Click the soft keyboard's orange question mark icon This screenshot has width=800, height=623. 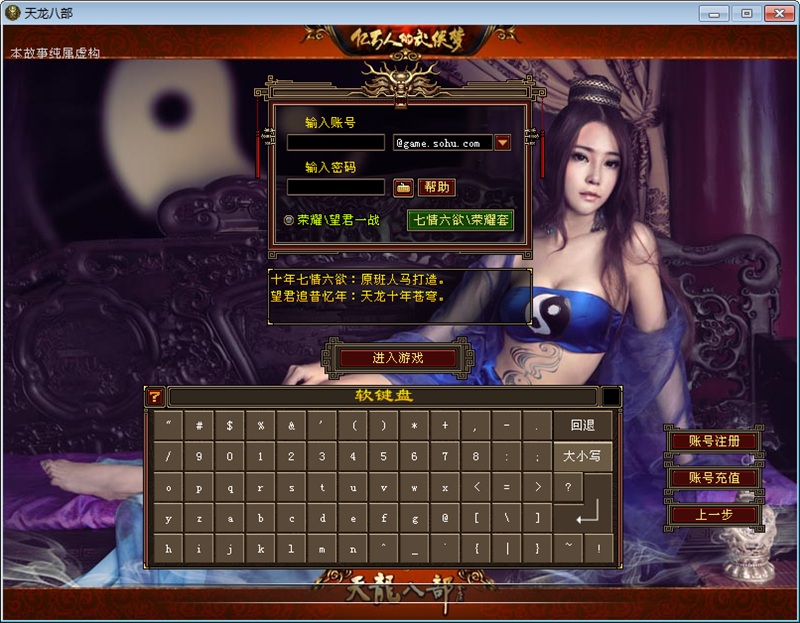coord(154,397)
